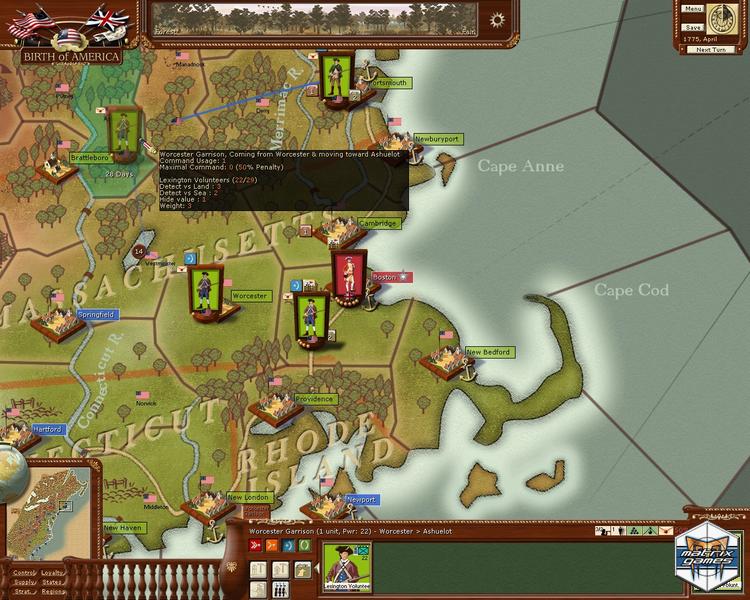
Task: Choose the red arrows posture icon
Action: pos(256,547)
